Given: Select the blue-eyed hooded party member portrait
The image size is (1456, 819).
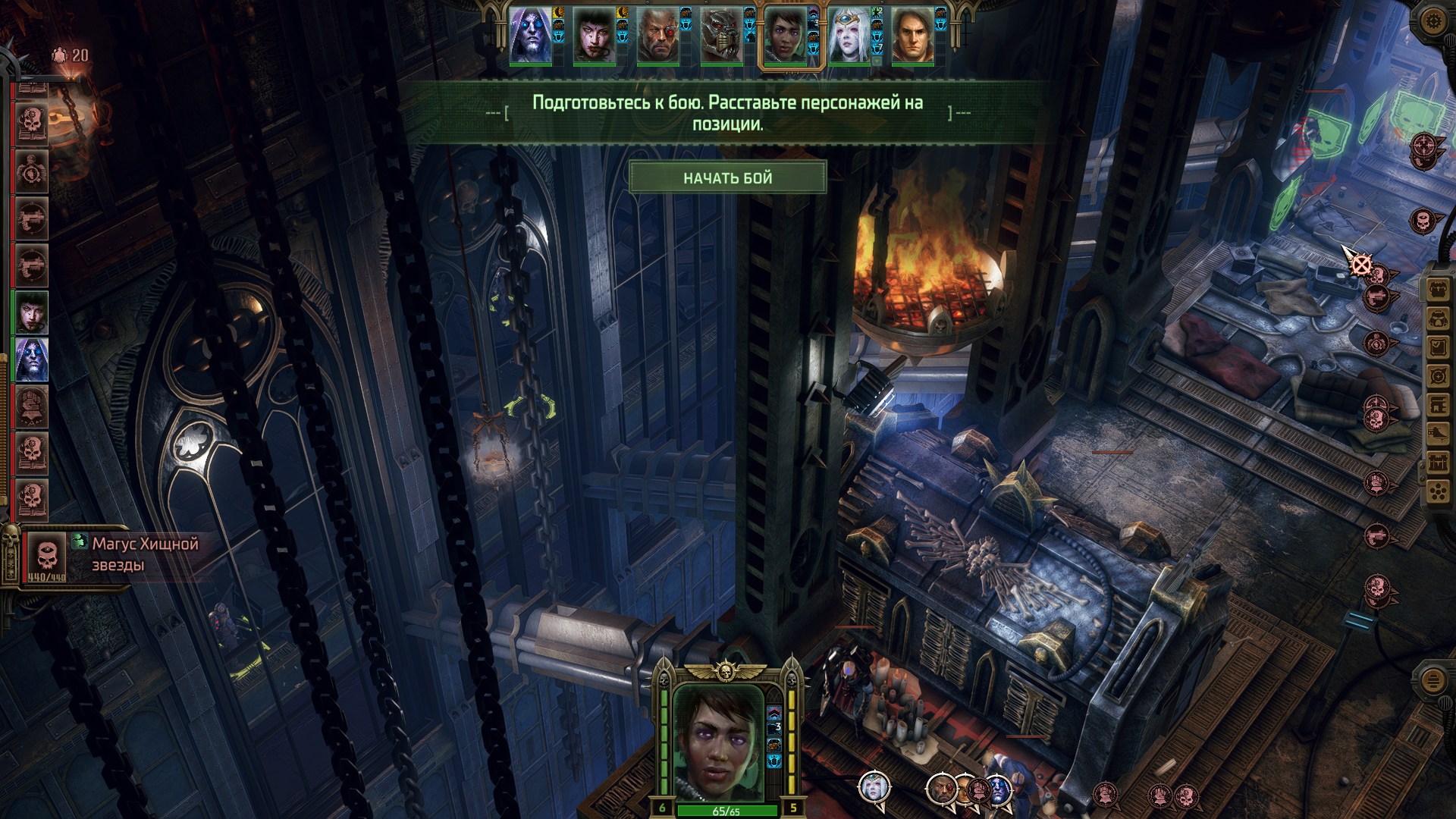Looking at the screenshot, I should coord(530,36).
